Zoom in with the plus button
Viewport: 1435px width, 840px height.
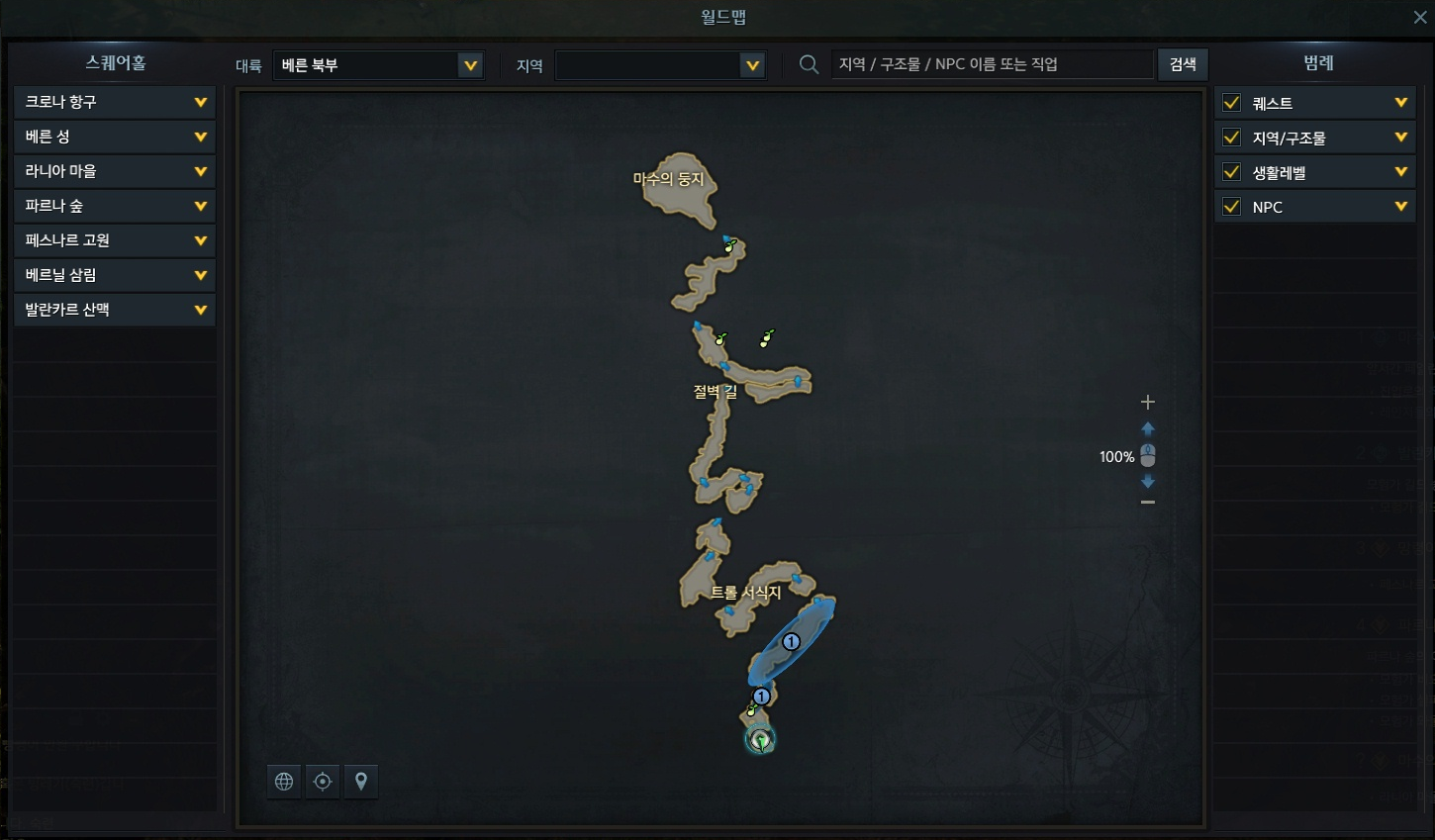click(1148, 402)
